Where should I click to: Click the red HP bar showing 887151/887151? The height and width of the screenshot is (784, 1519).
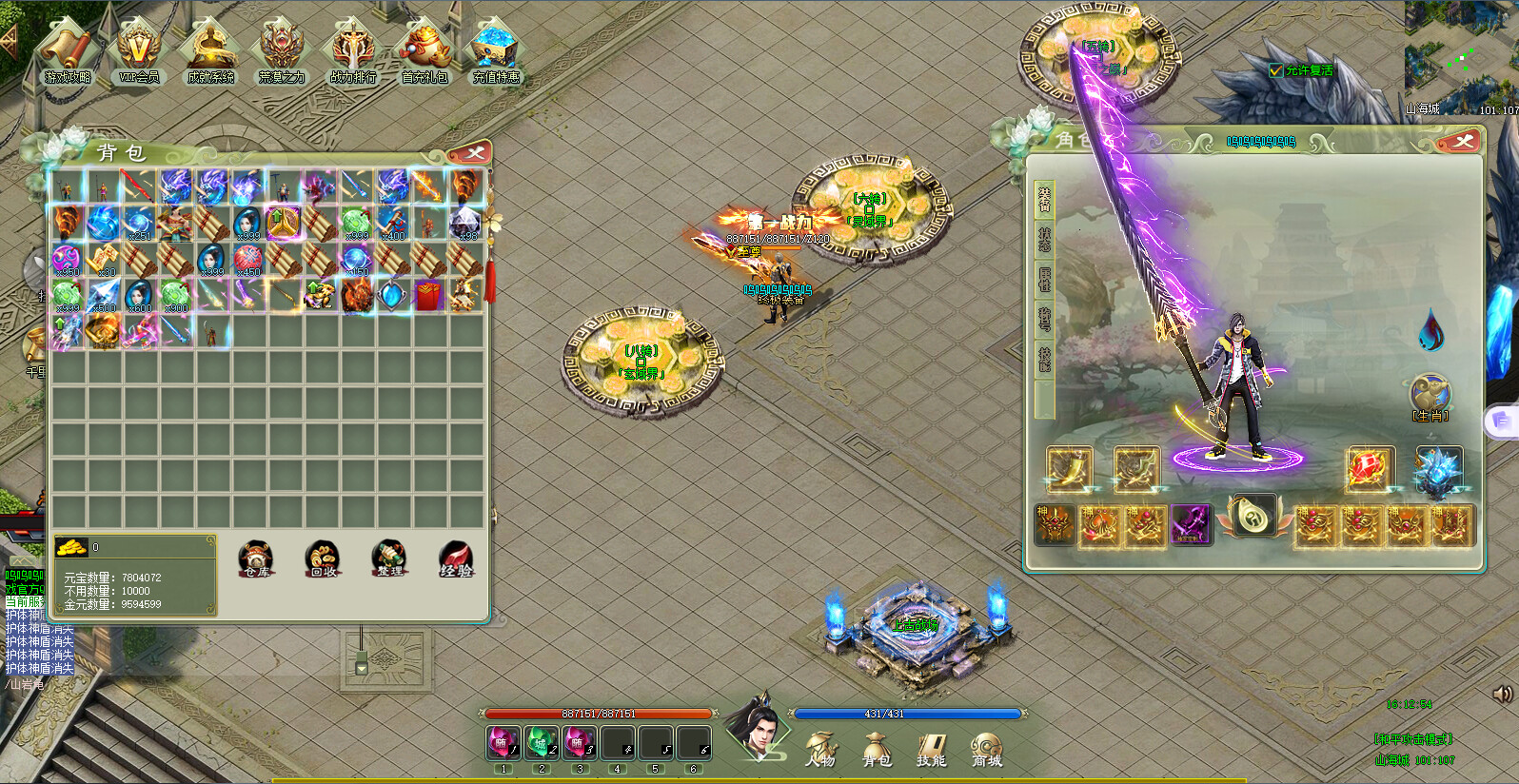click(x=598, y=713)
